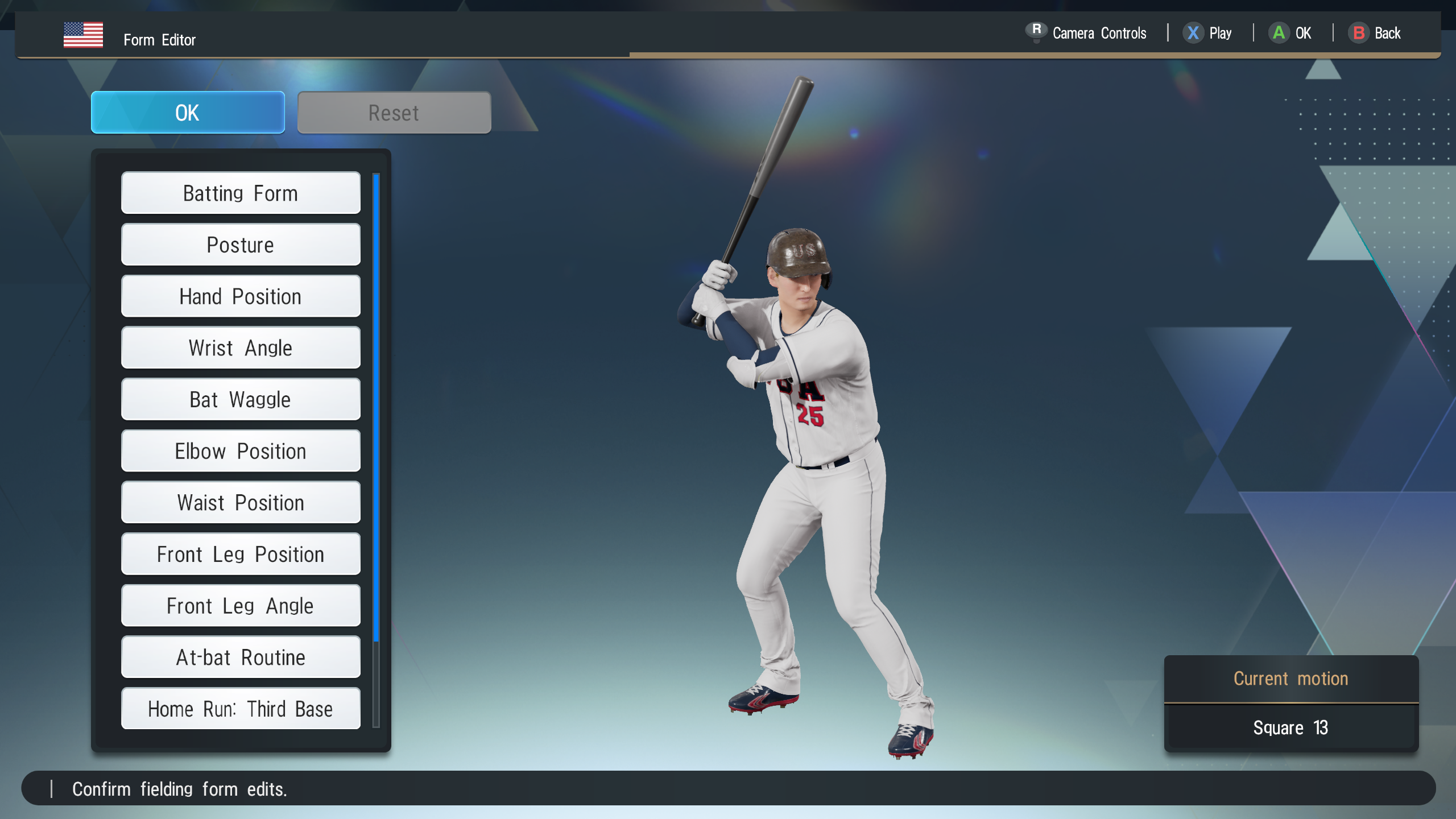Viewport: 1456px width, 819px height.
Task: Open the At-bat Routine option
Action: coord(241,657)
